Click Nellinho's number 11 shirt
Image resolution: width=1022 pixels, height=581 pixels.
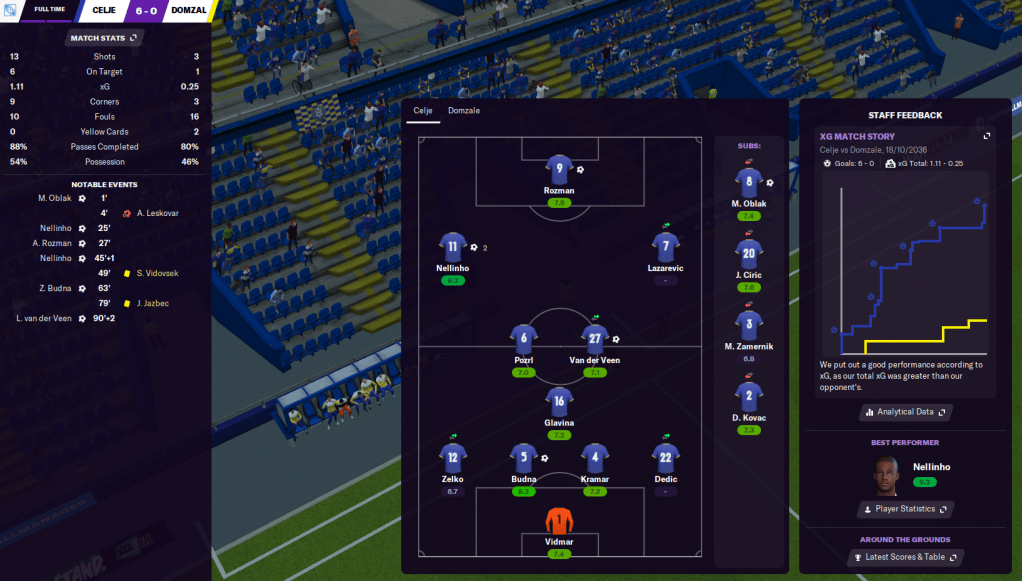(453, 246)
